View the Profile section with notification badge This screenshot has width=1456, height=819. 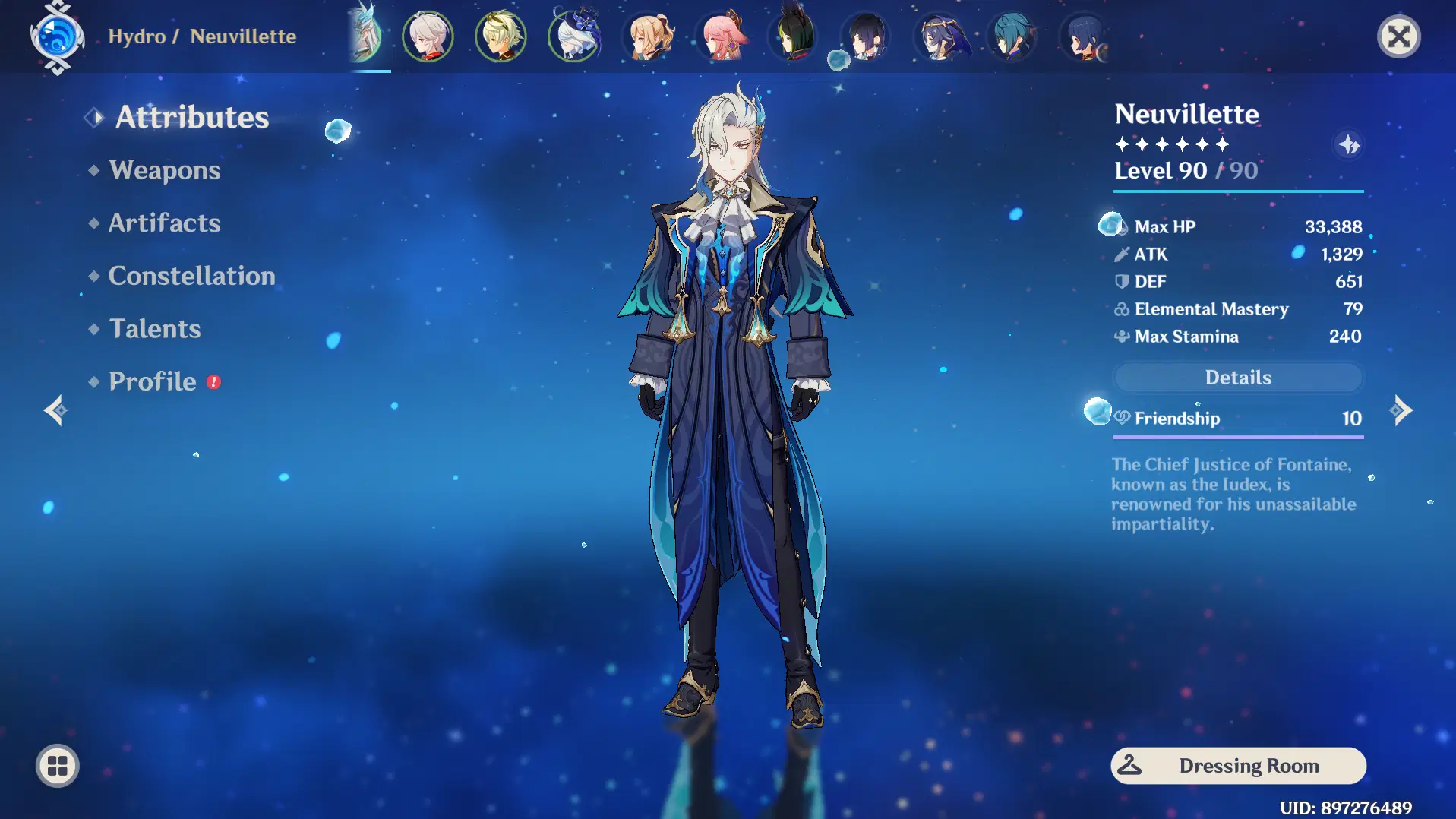click(x=151, y=381)
